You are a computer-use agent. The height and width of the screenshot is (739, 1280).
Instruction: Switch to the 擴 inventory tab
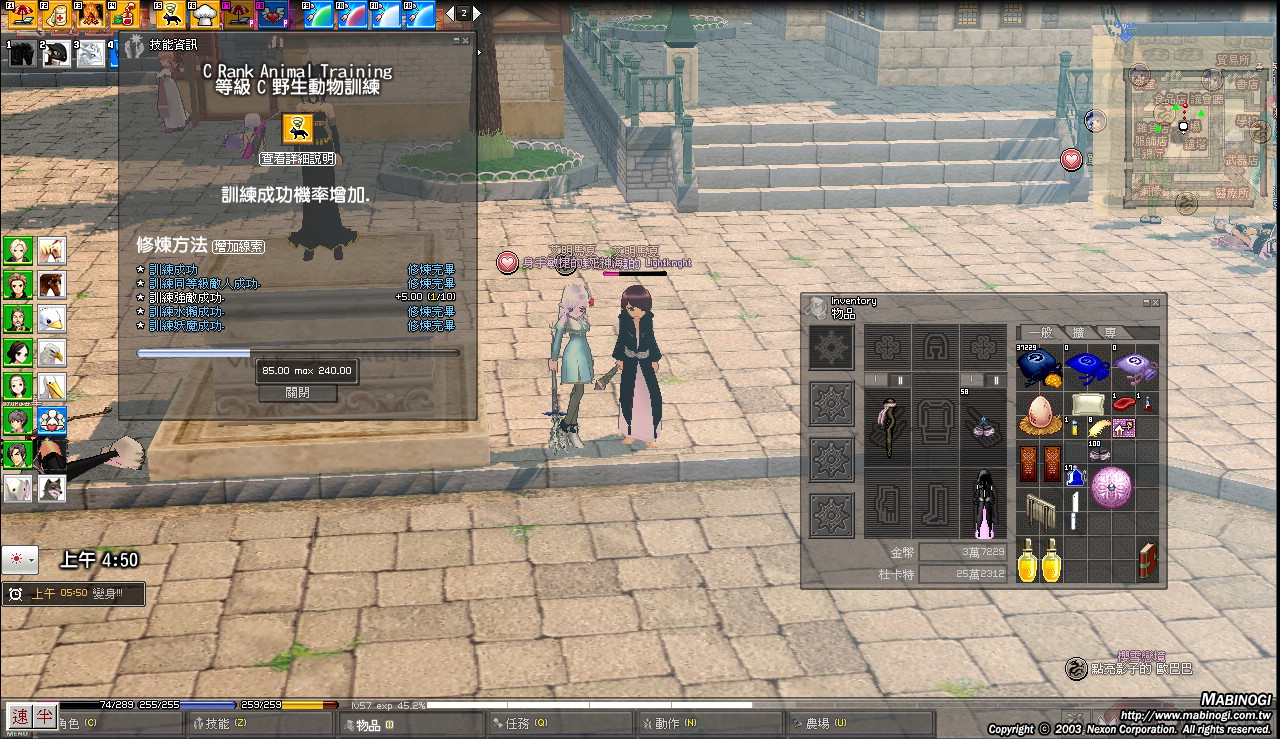tap(1079, 333)
